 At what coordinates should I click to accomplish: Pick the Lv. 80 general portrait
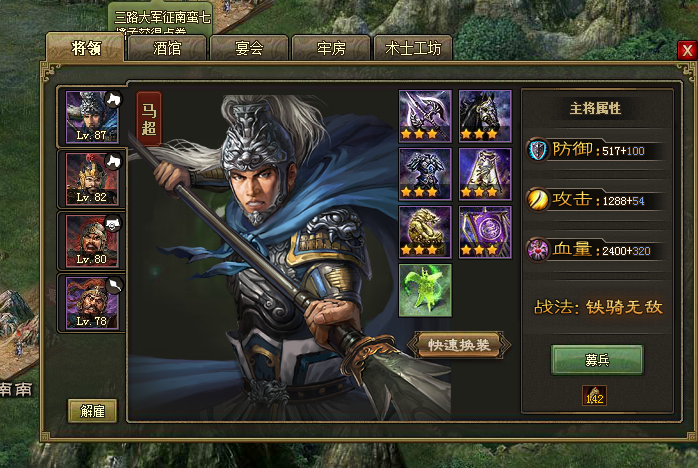(89, 239)
